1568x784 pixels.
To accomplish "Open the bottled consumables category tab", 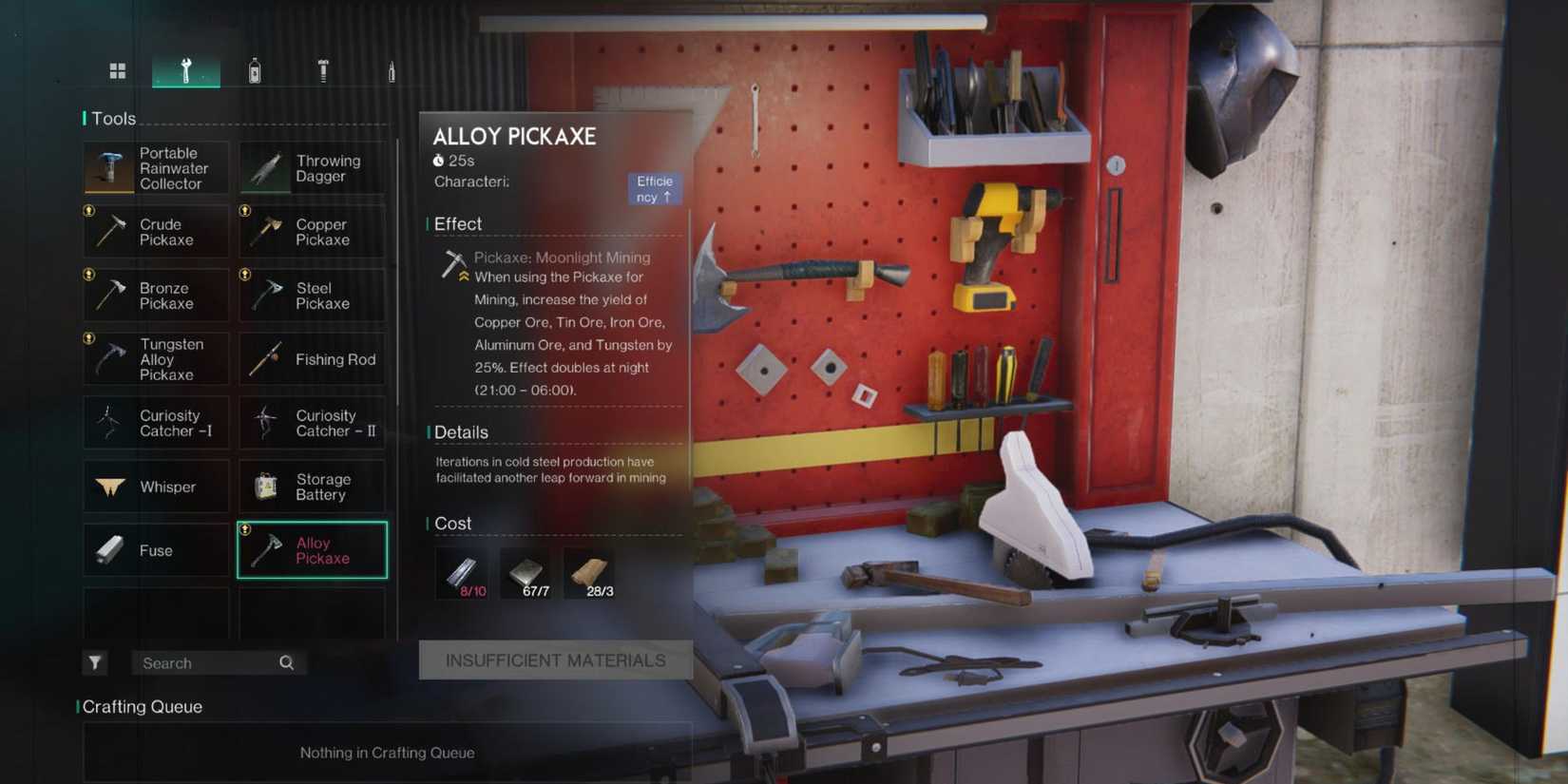I will point(255,69).
